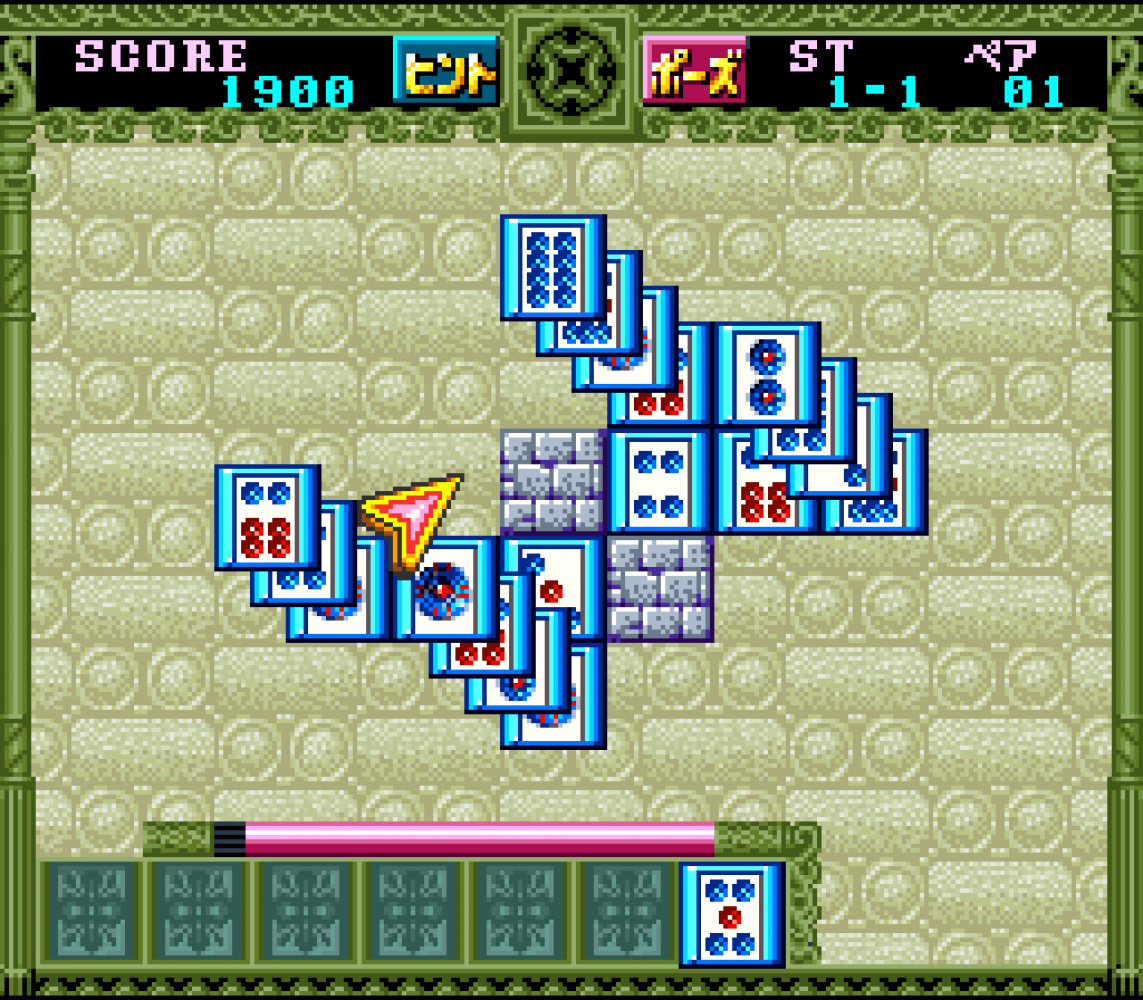Screen dimensions: 1143x1000
Task: Select the two-blue four-red circle tile
Action: 266,516
